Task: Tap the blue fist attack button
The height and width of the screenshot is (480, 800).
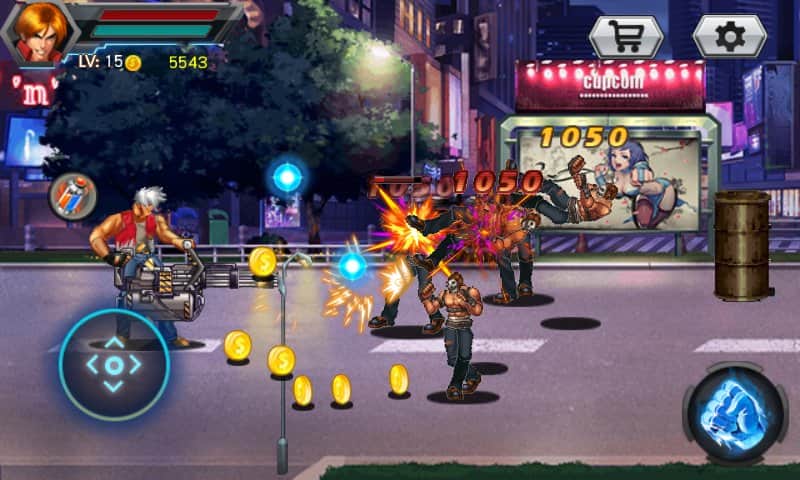Action: pyautogui.click(x=736, y=413)
